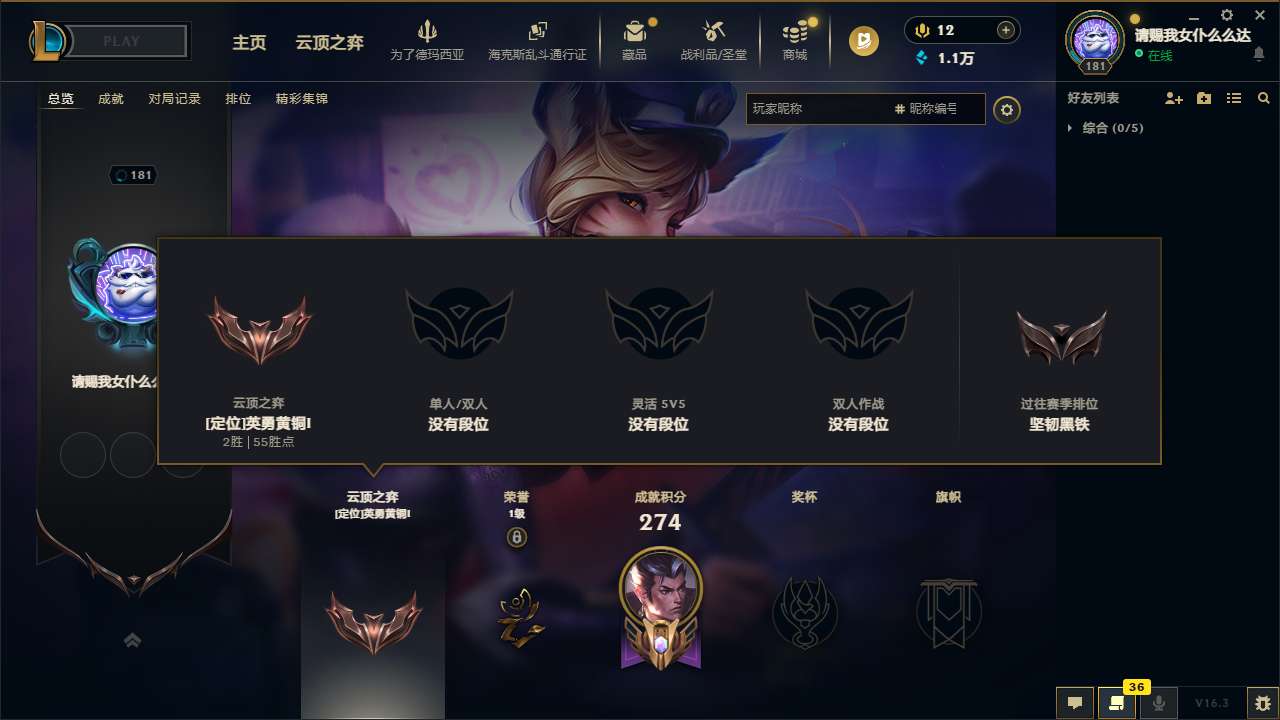Switch friend list display mode via list icon
The image size is (1280, 720).
click(x=1234, y=98)
